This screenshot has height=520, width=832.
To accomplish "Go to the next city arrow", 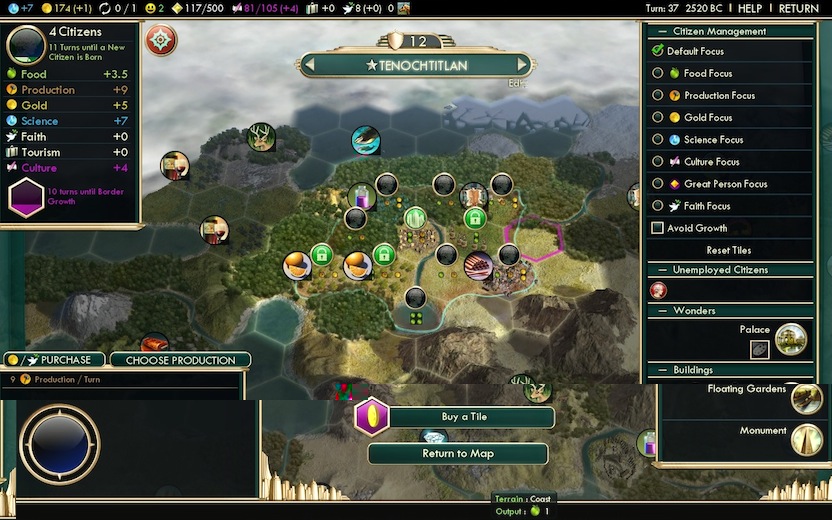I will [521, 65].
